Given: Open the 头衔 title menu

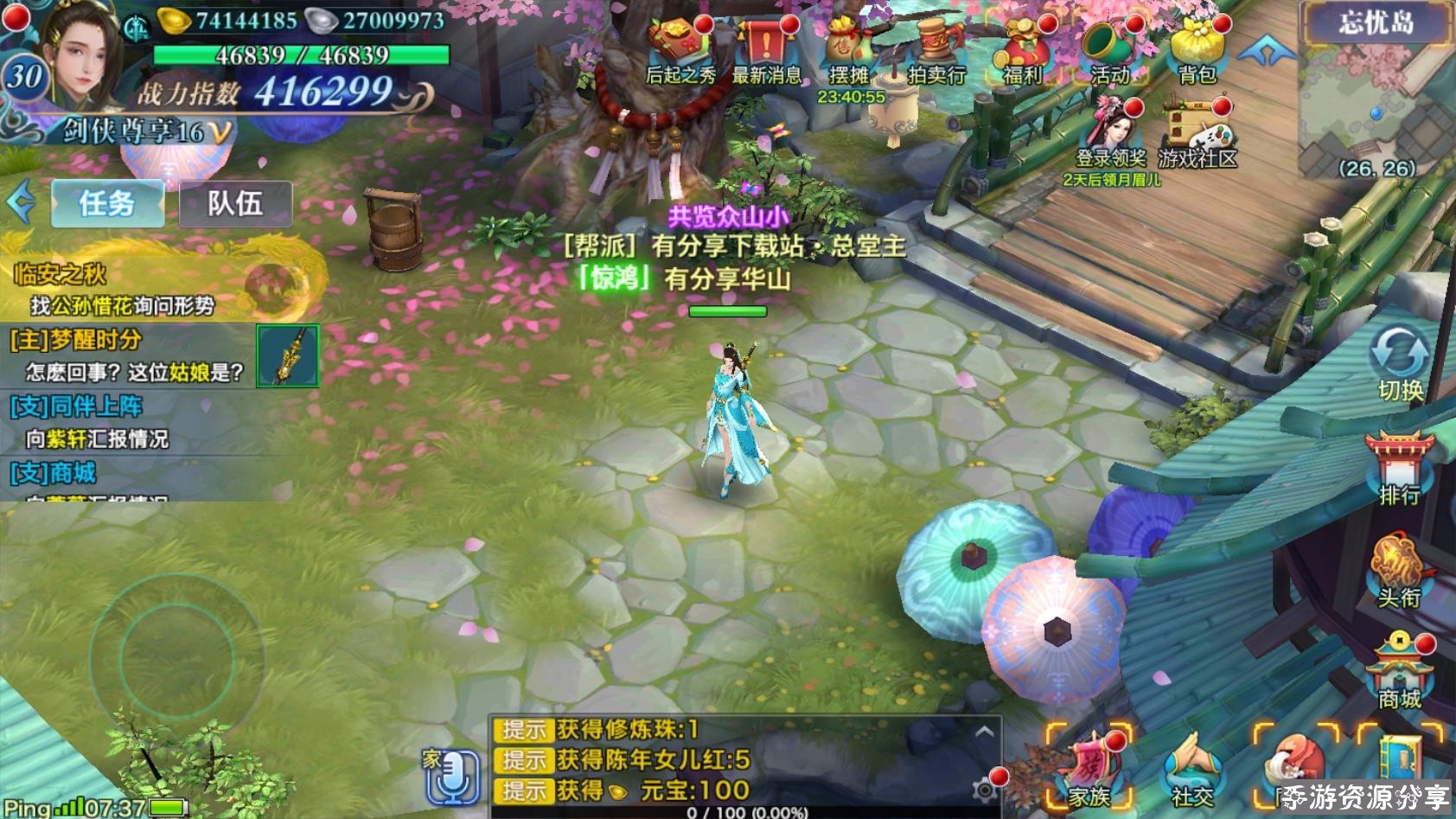Looking at the screenshot, I should coord(1399,571).
